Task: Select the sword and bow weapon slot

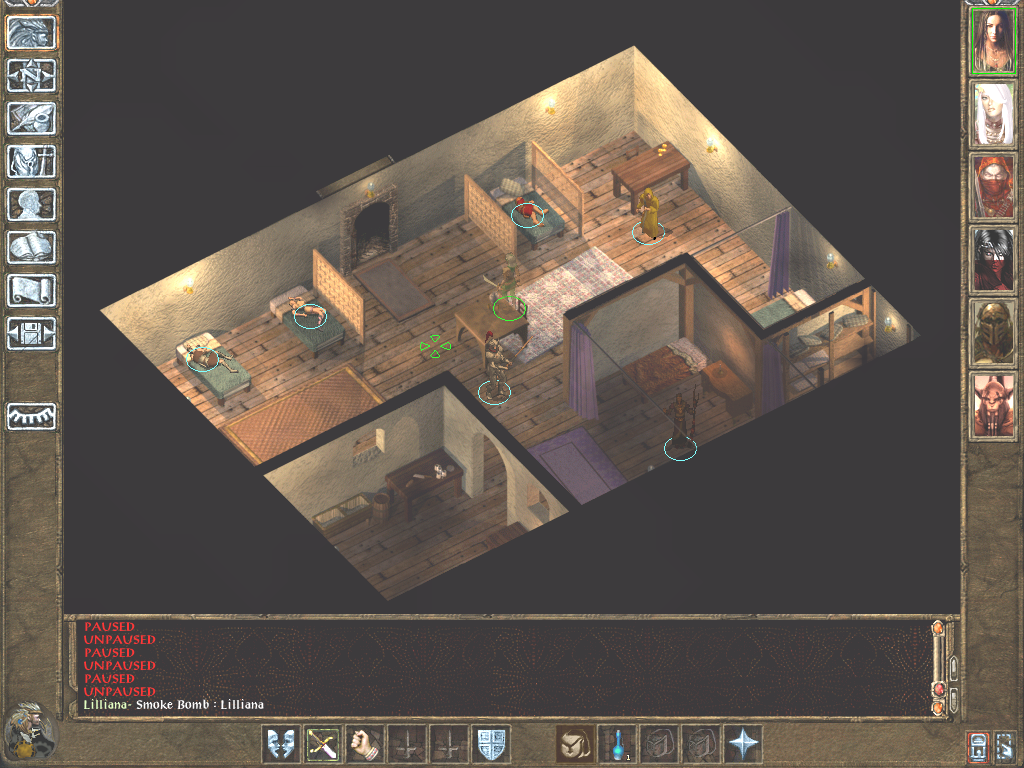Action: [x=323, y=744]
